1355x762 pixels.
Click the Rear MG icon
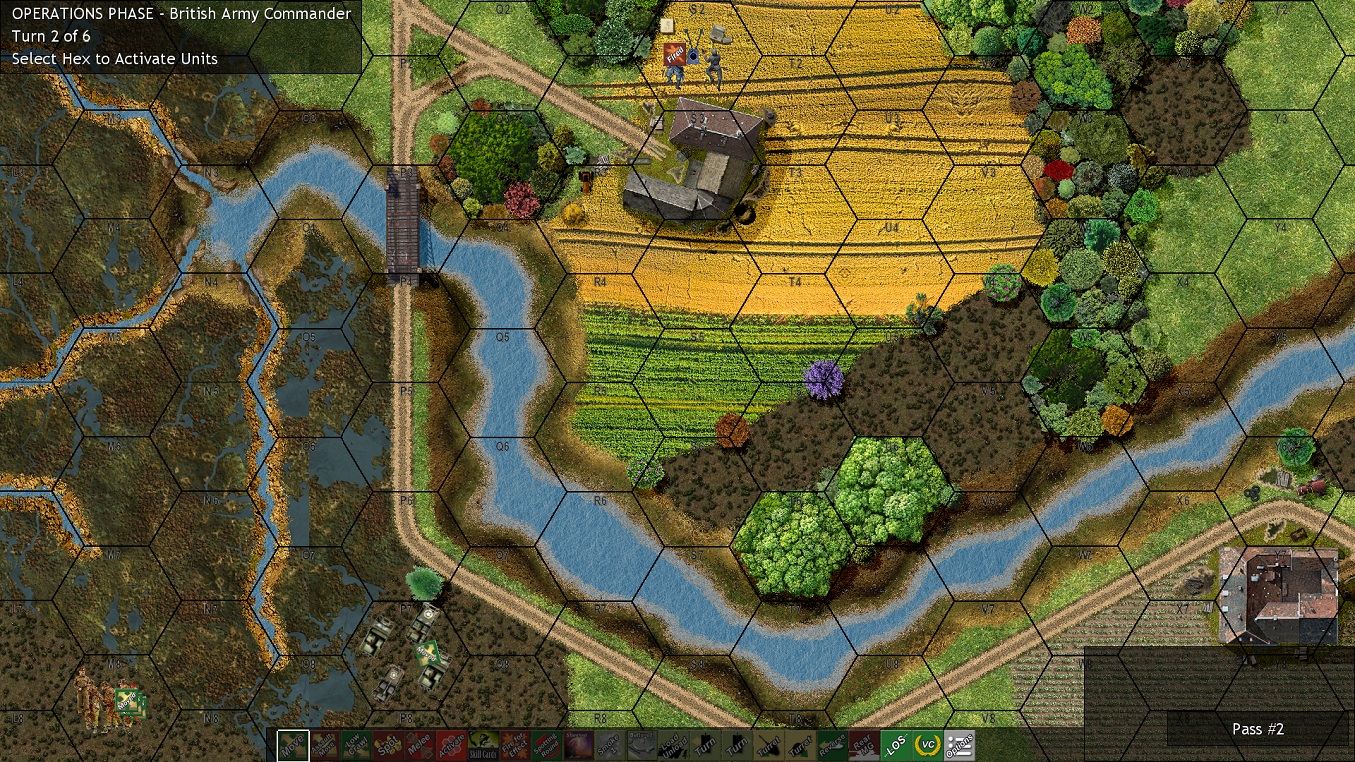(x=864, y=745)
